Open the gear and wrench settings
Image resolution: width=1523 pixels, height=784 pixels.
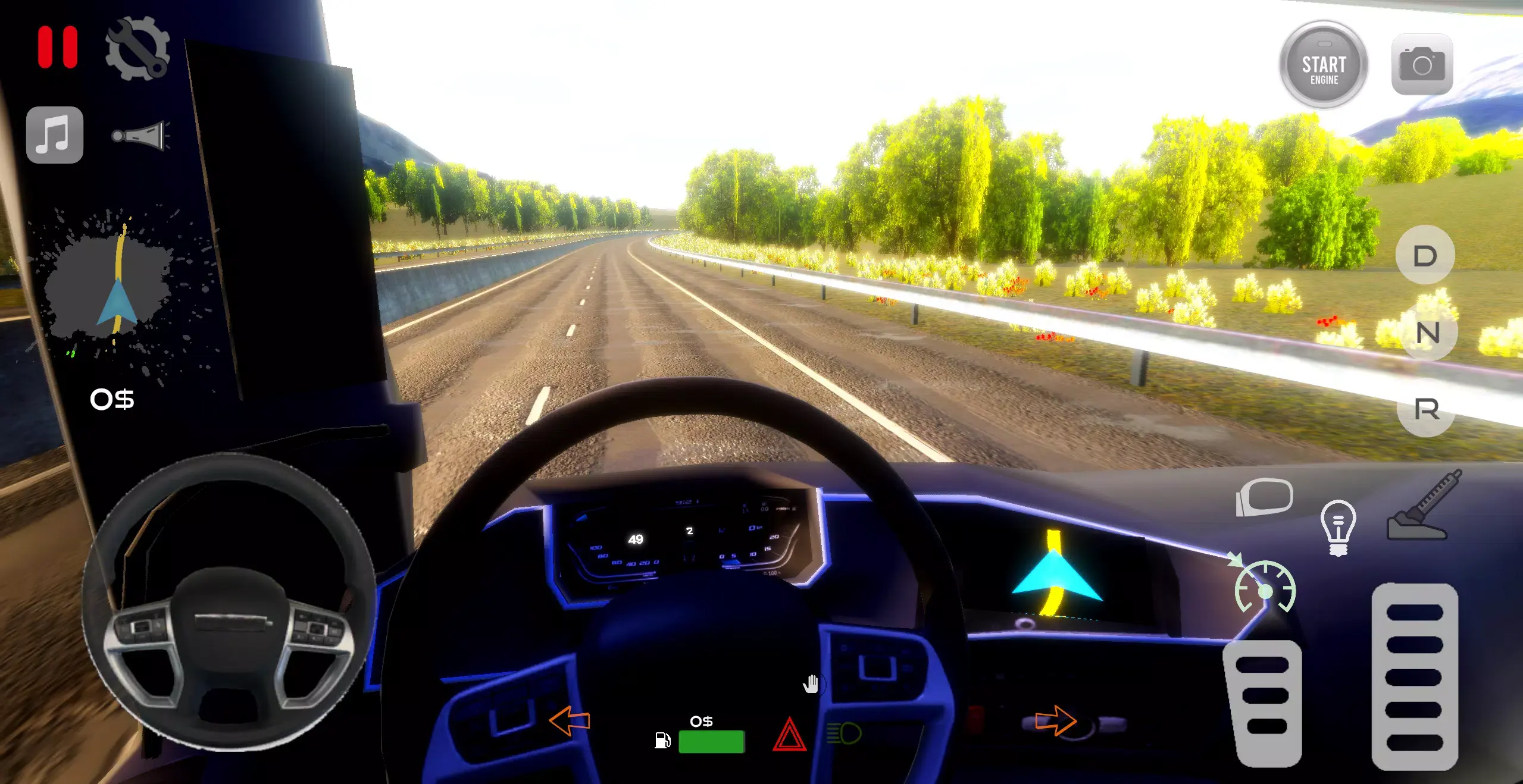pyautogui.click(x=137, y=49)
